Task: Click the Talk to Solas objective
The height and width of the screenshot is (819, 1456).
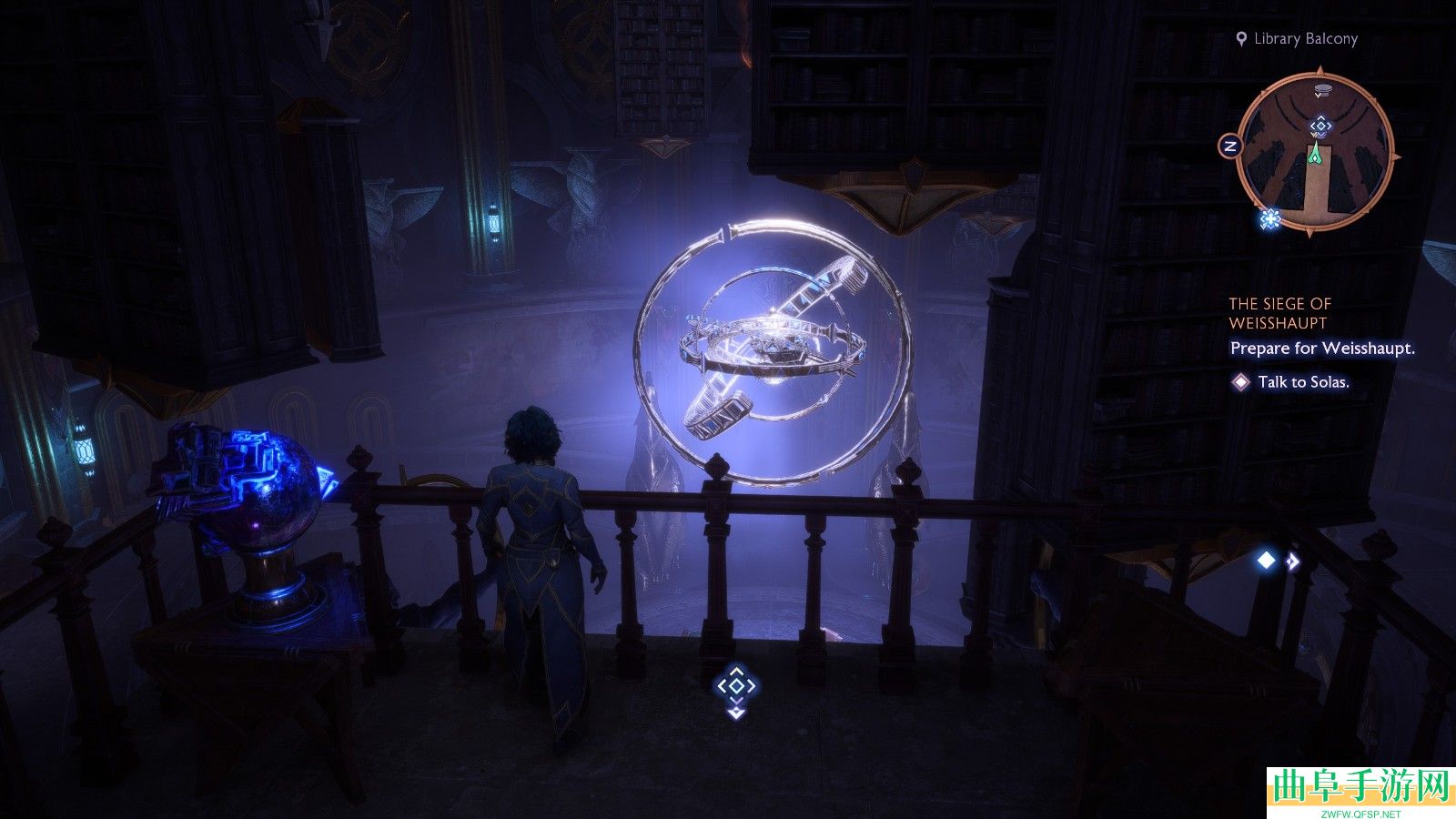Action: pyautogui.click(x=1302, y=382)
